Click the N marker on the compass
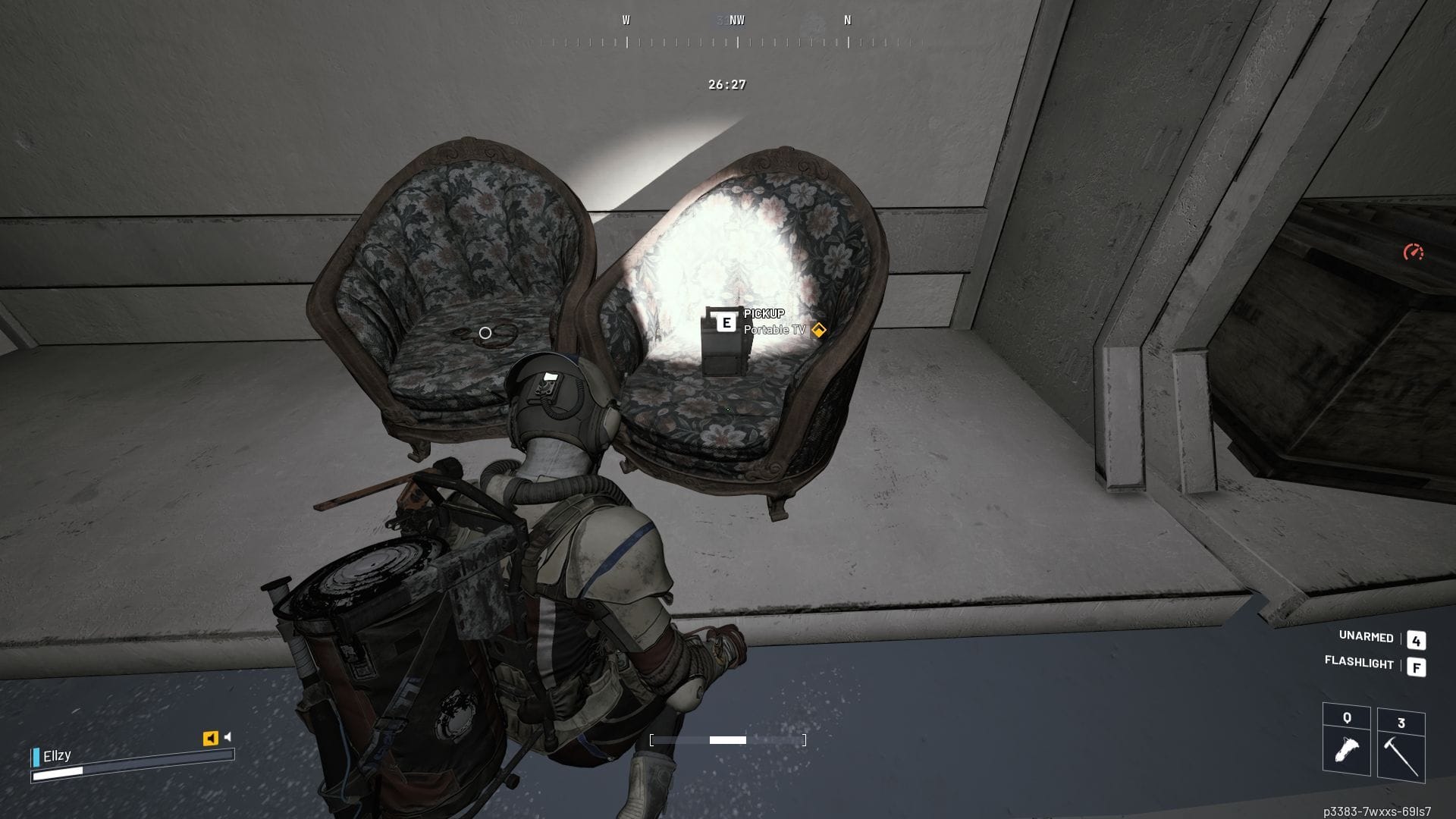Screen dimensions: 1456x819 (x=849, y=20)
